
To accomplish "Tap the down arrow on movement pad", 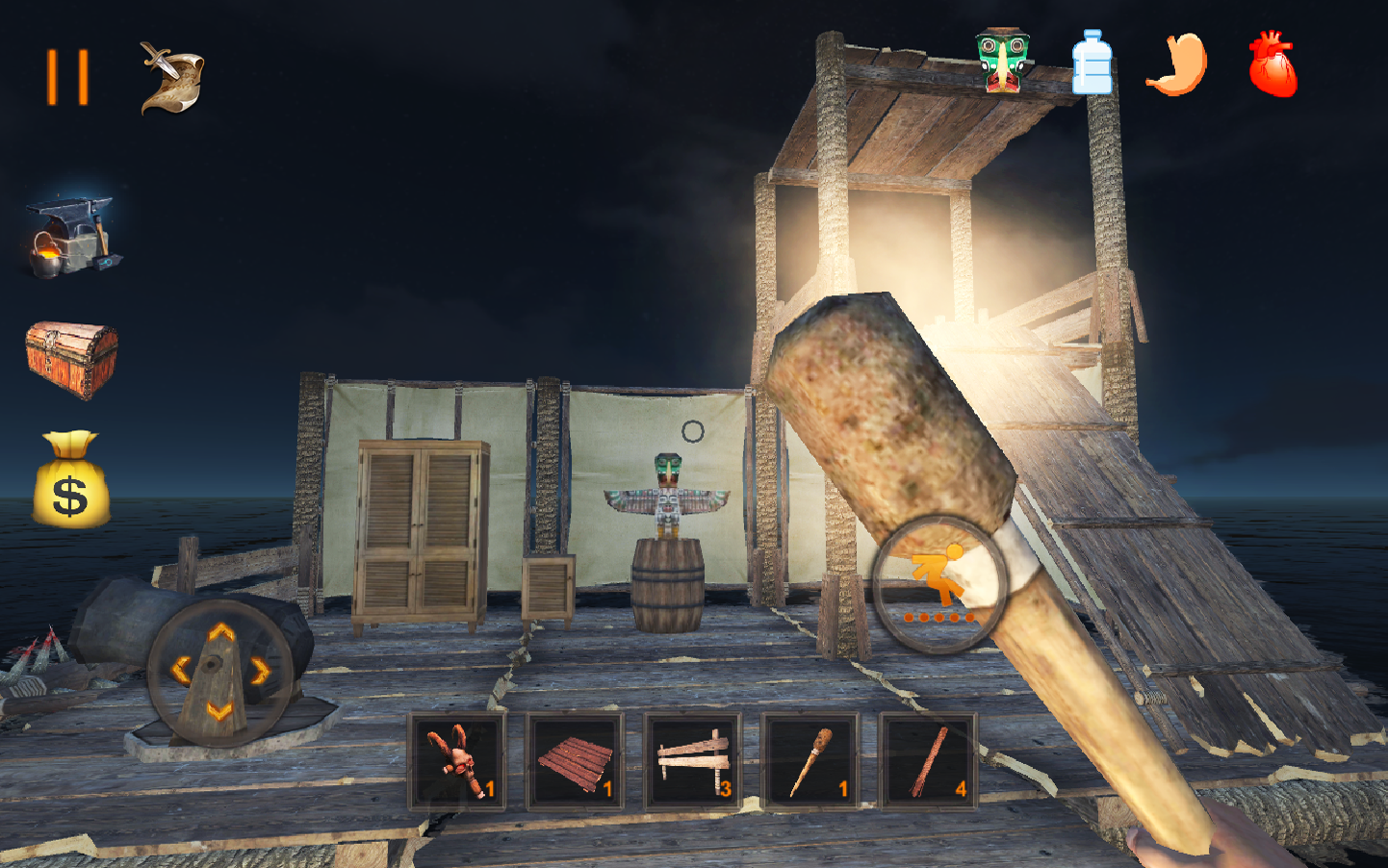I will pyautogui.click(x=220, y=710).
